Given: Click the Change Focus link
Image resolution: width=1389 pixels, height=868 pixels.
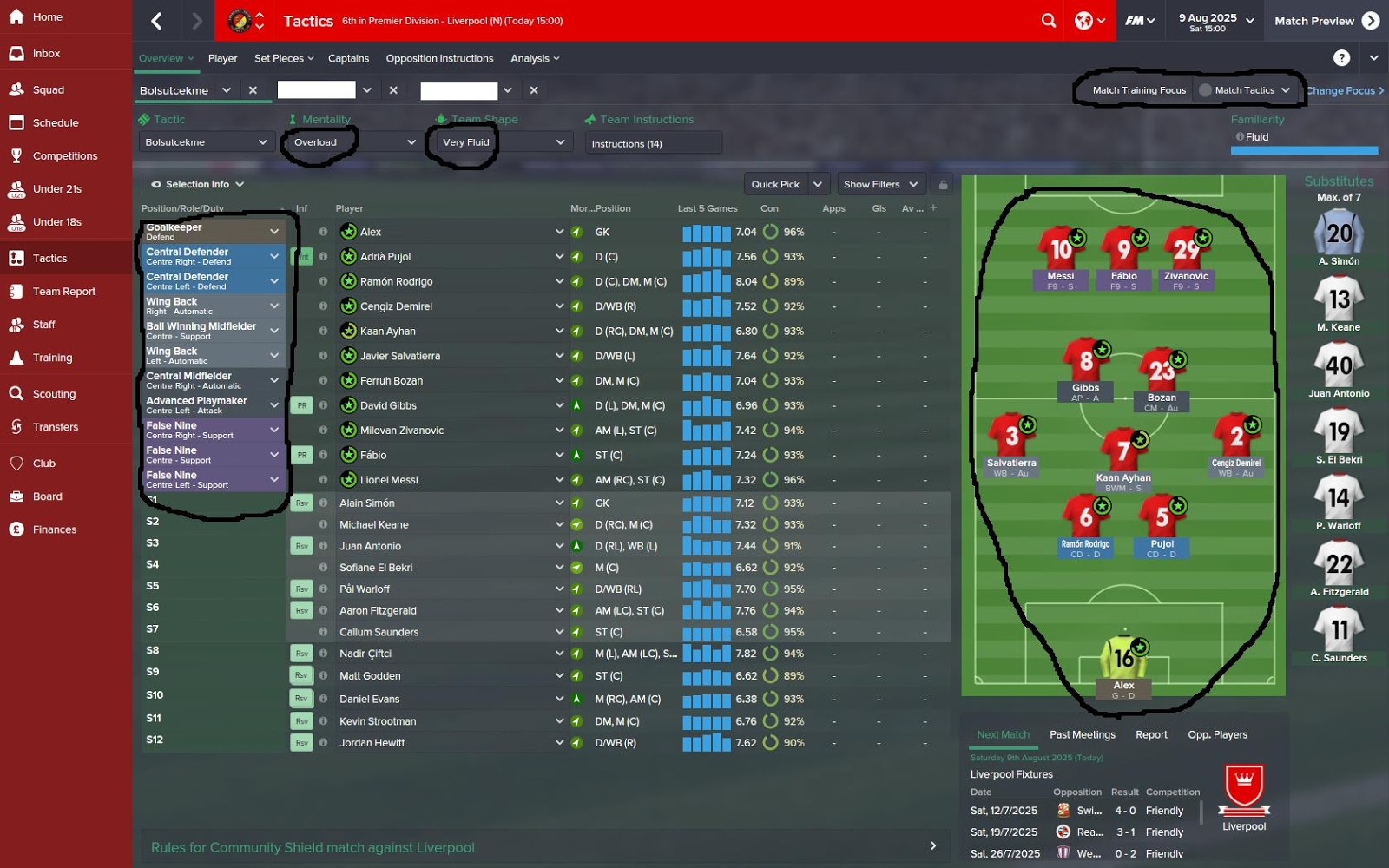Looking at the screenshot, I should click(x=1342, y=90).
